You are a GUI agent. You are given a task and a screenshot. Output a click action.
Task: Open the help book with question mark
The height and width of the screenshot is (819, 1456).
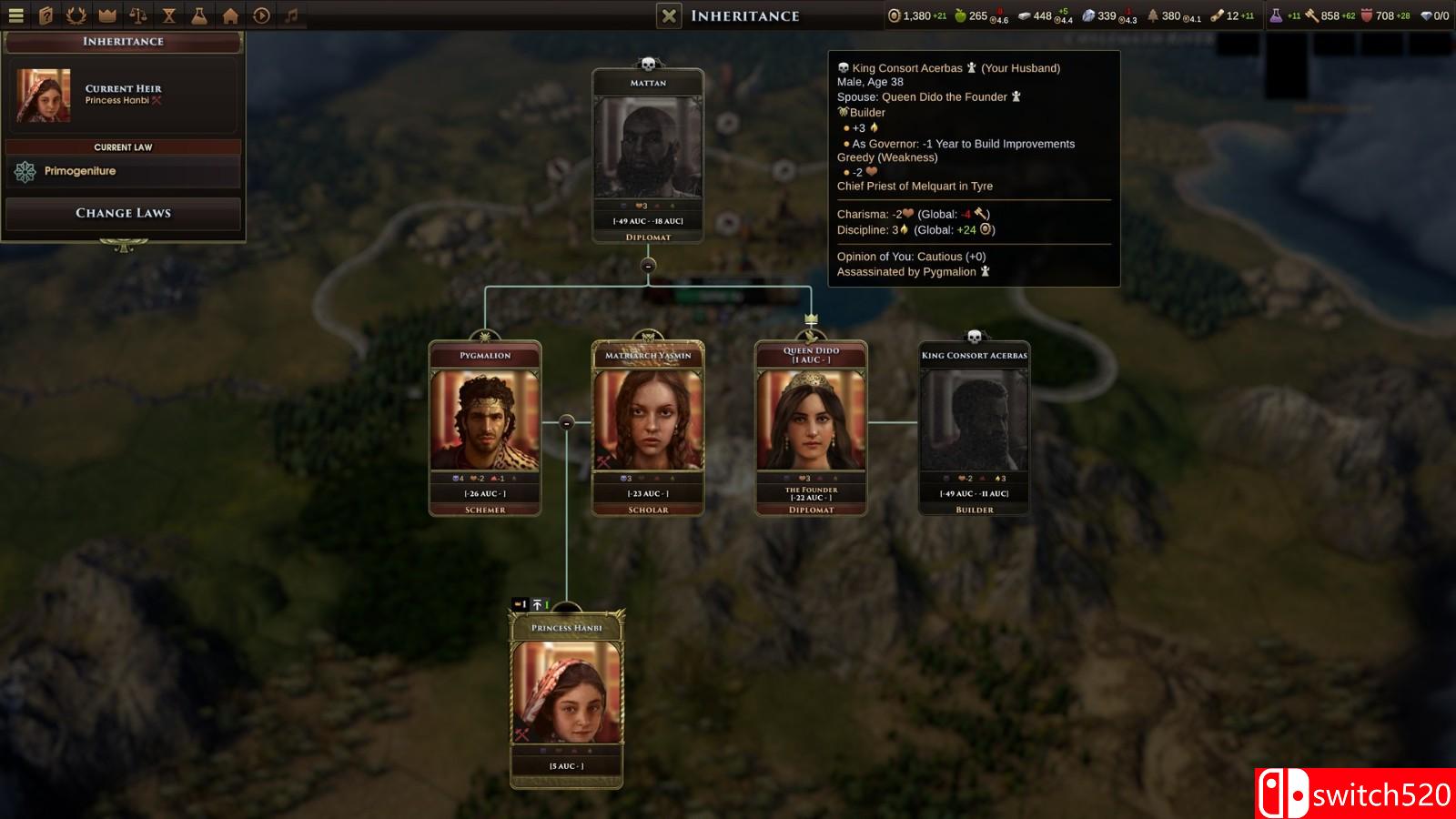46,15
